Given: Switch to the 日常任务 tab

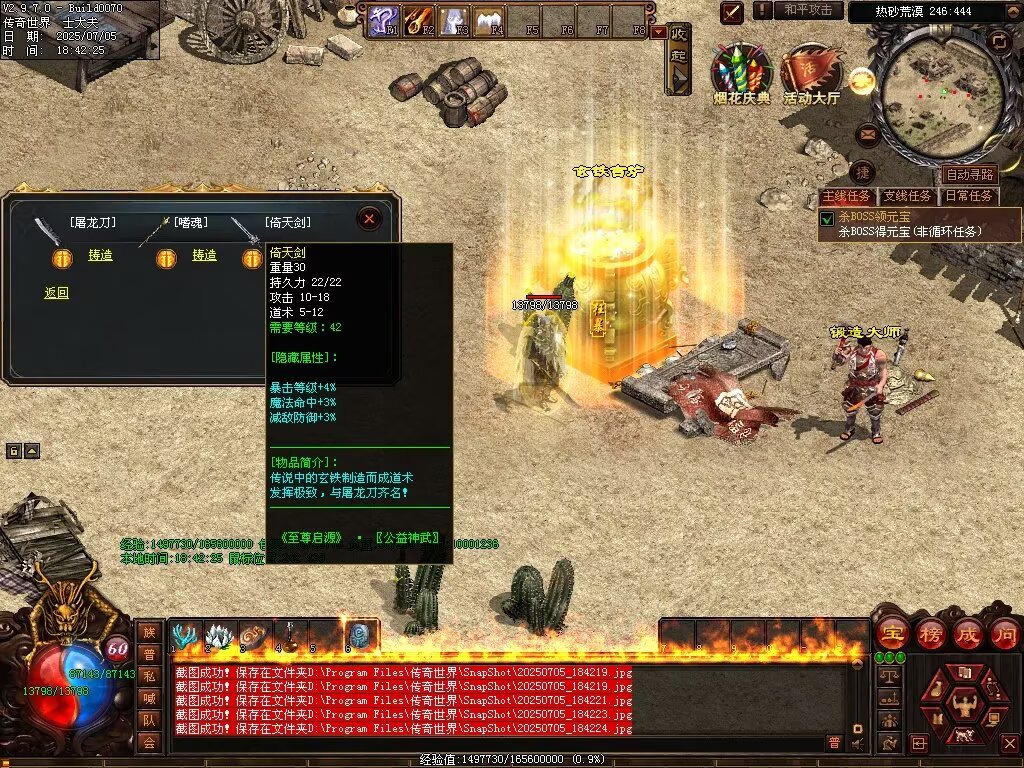Looking at the screenshot, I should point(969,196).
